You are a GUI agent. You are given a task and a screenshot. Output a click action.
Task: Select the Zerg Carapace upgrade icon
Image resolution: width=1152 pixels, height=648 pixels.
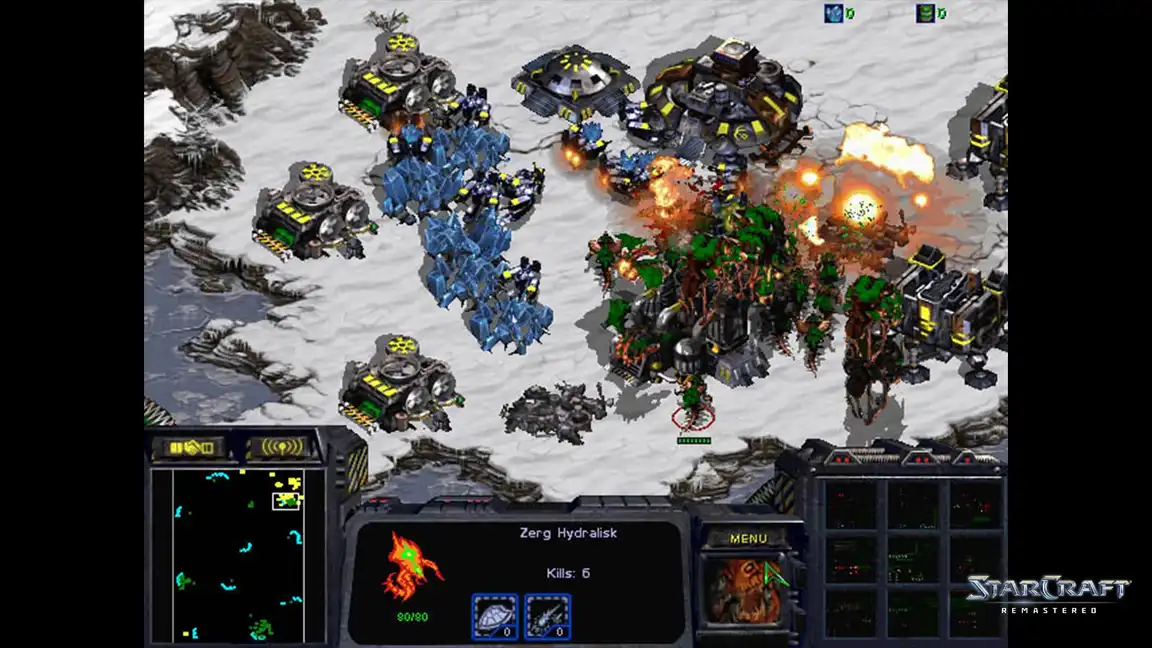495,616
